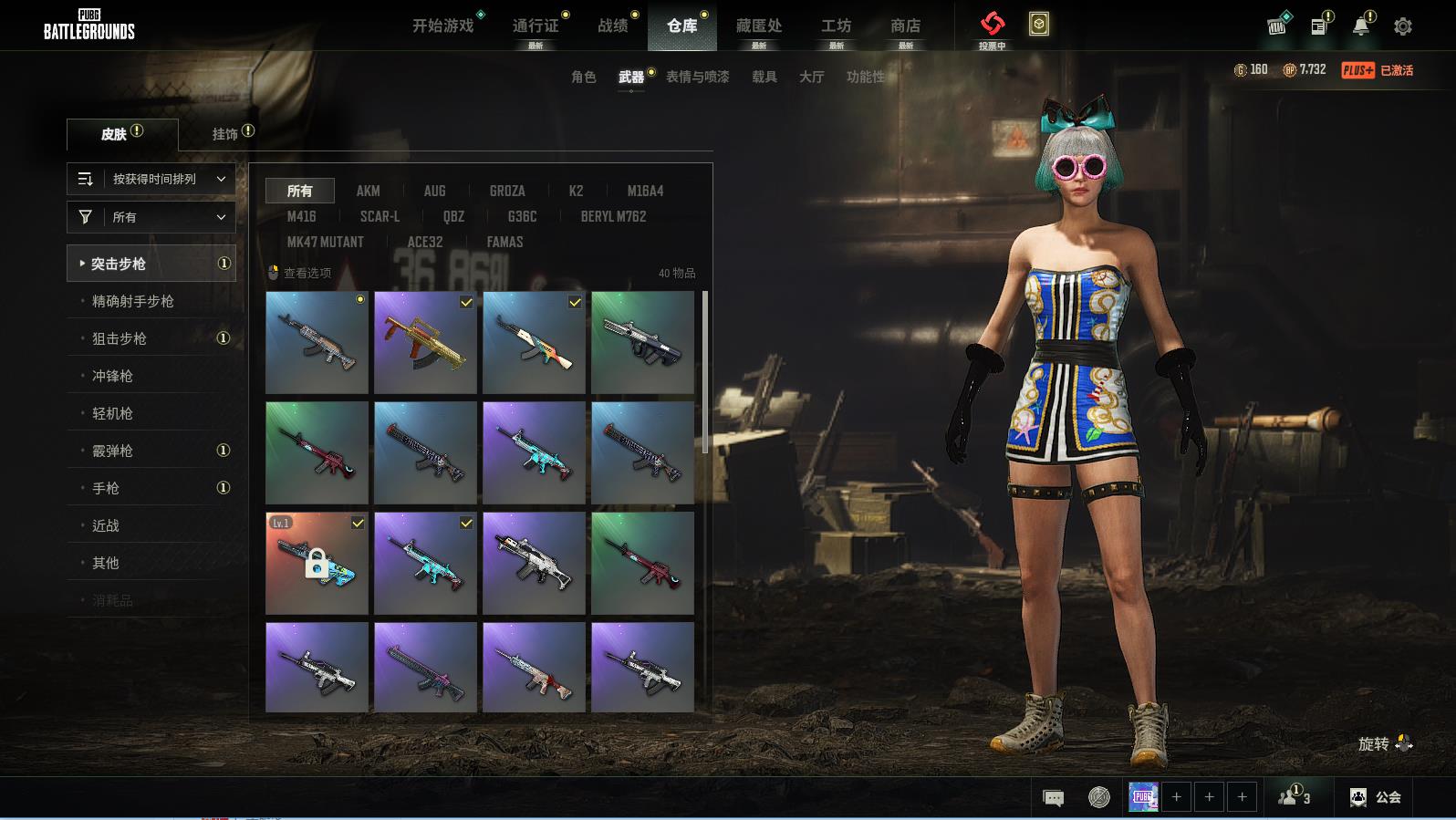Viewport: 1456px width, 820px height.
Task: Open the chat bubble icon
Action: pos(1053,798)
